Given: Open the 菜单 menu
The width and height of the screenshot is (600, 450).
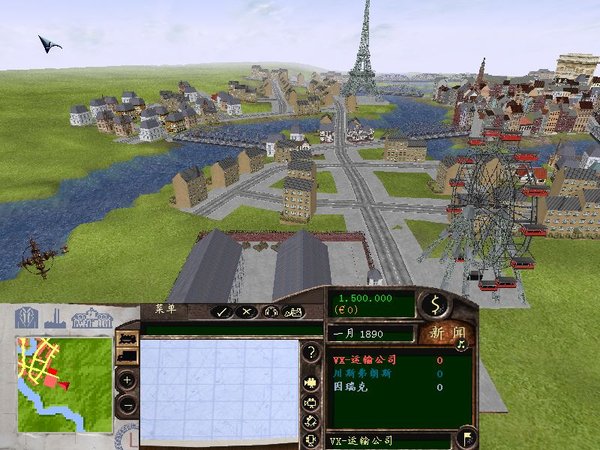Looking at the screenshot, I should pyautogui.click(x=159, y=309).
